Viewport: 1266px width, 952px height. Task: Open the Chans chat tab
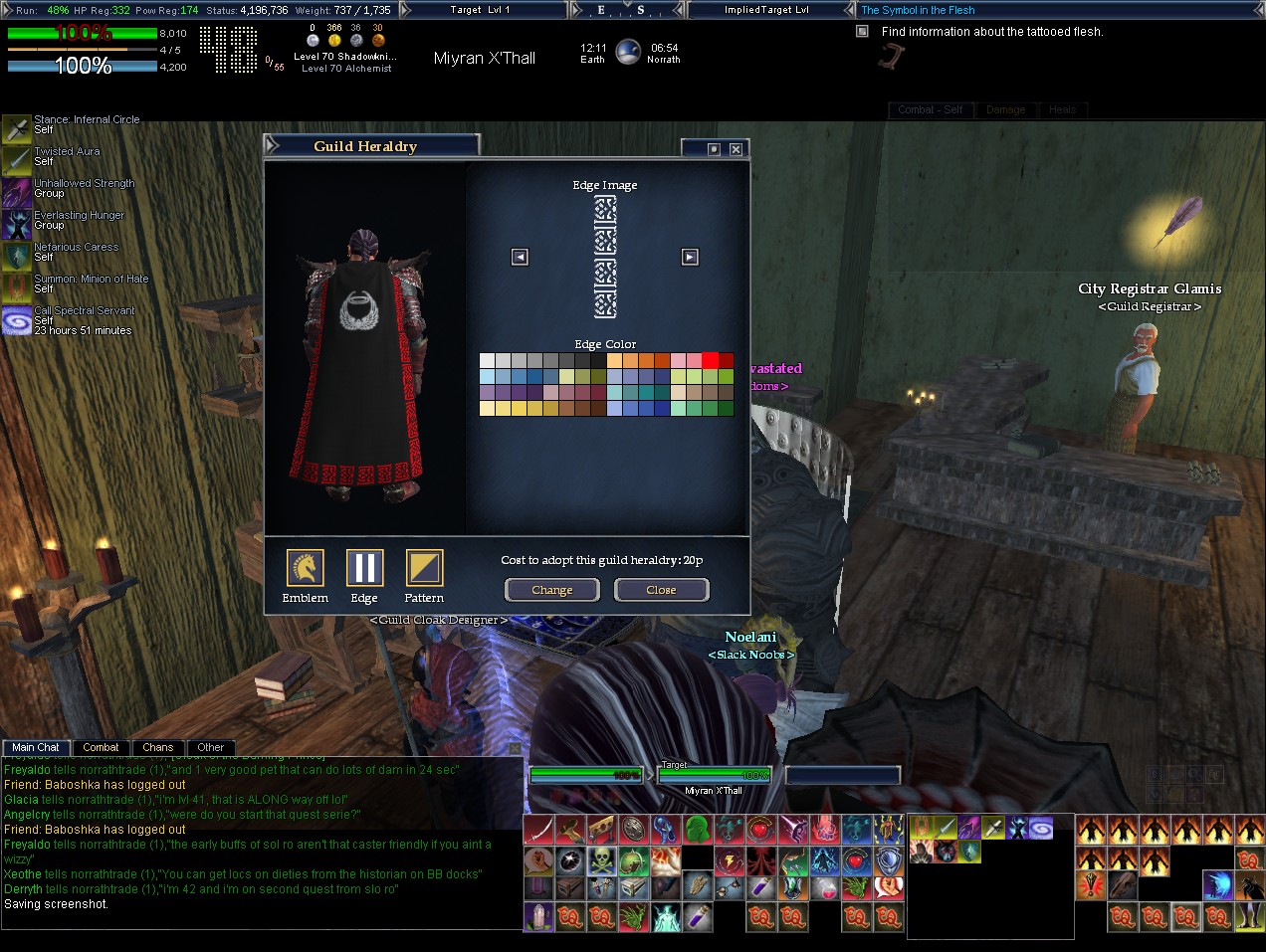157,747
